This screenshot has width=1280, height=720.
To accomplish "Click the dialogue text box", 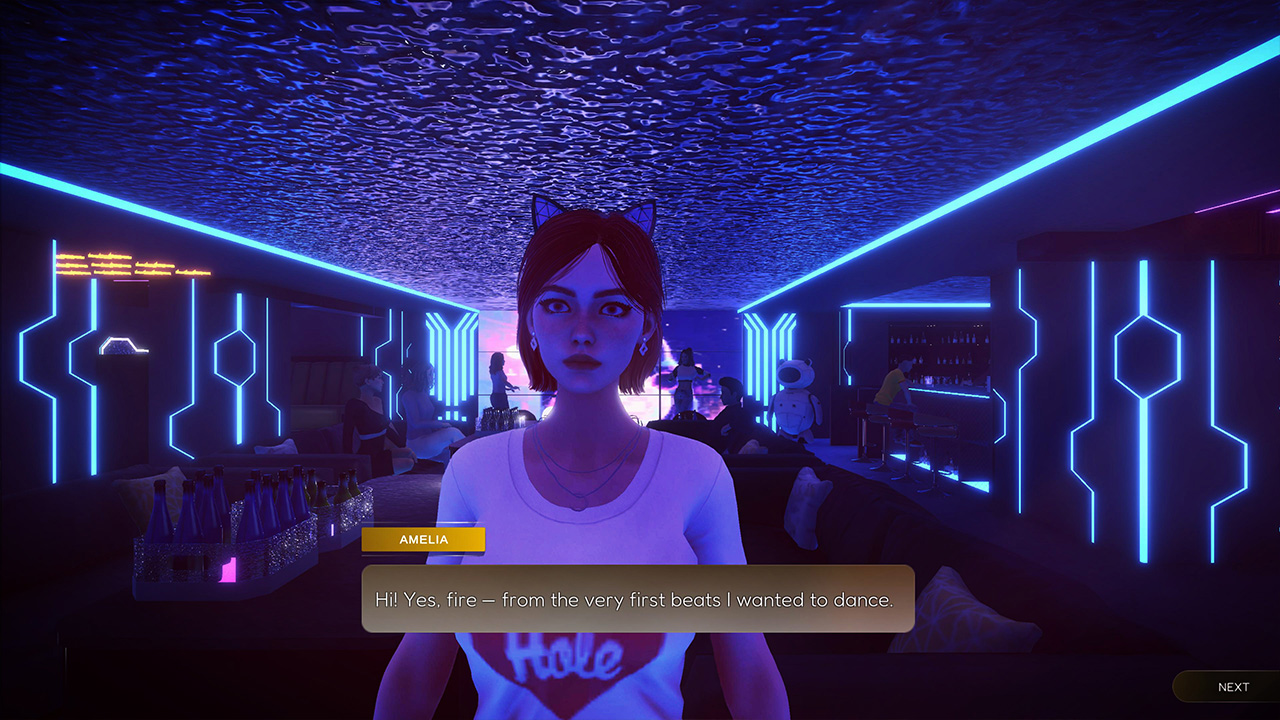I will [640, 600].
